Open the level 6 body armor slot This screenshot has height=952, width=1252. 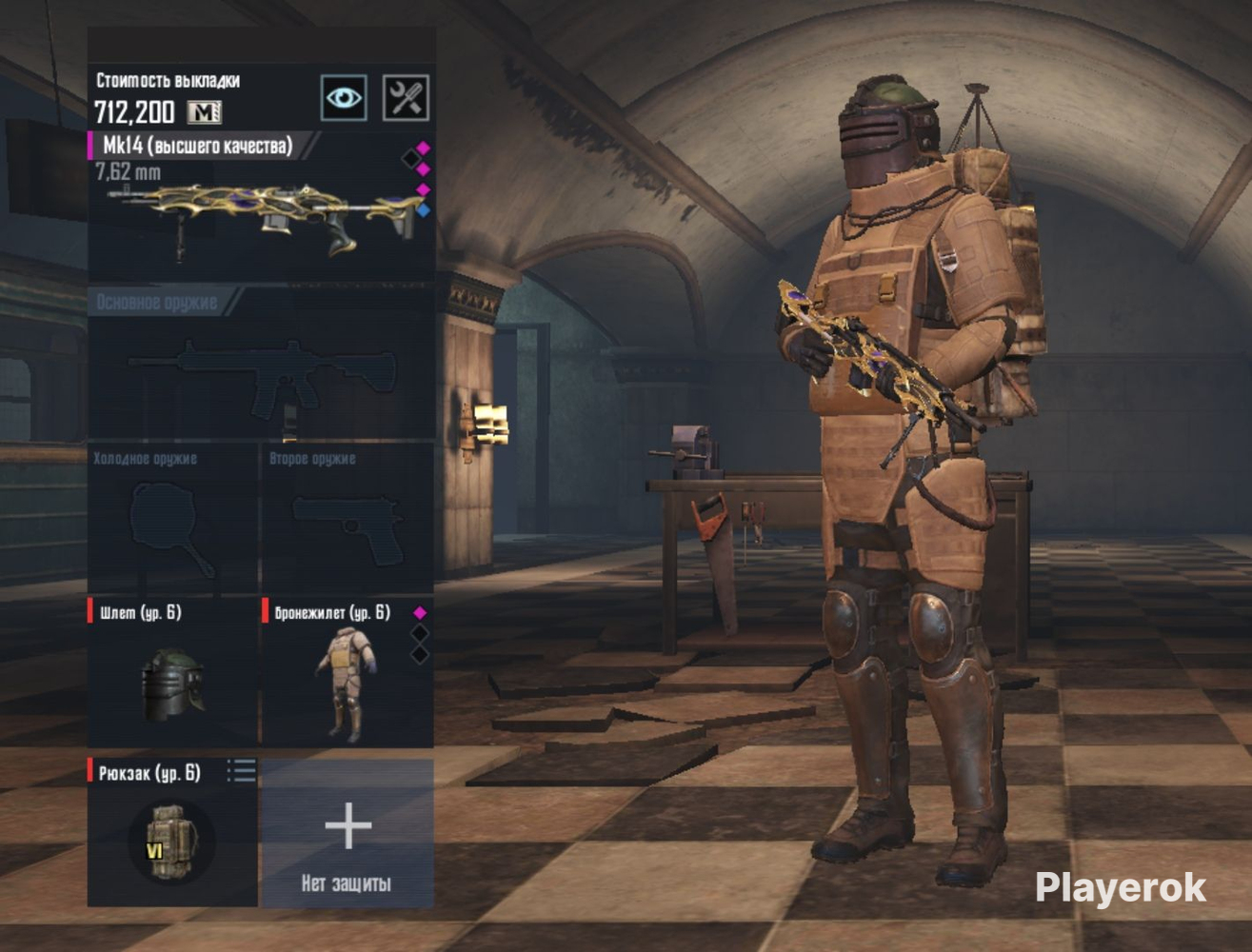pyautogui.click(x=348, y=678)
